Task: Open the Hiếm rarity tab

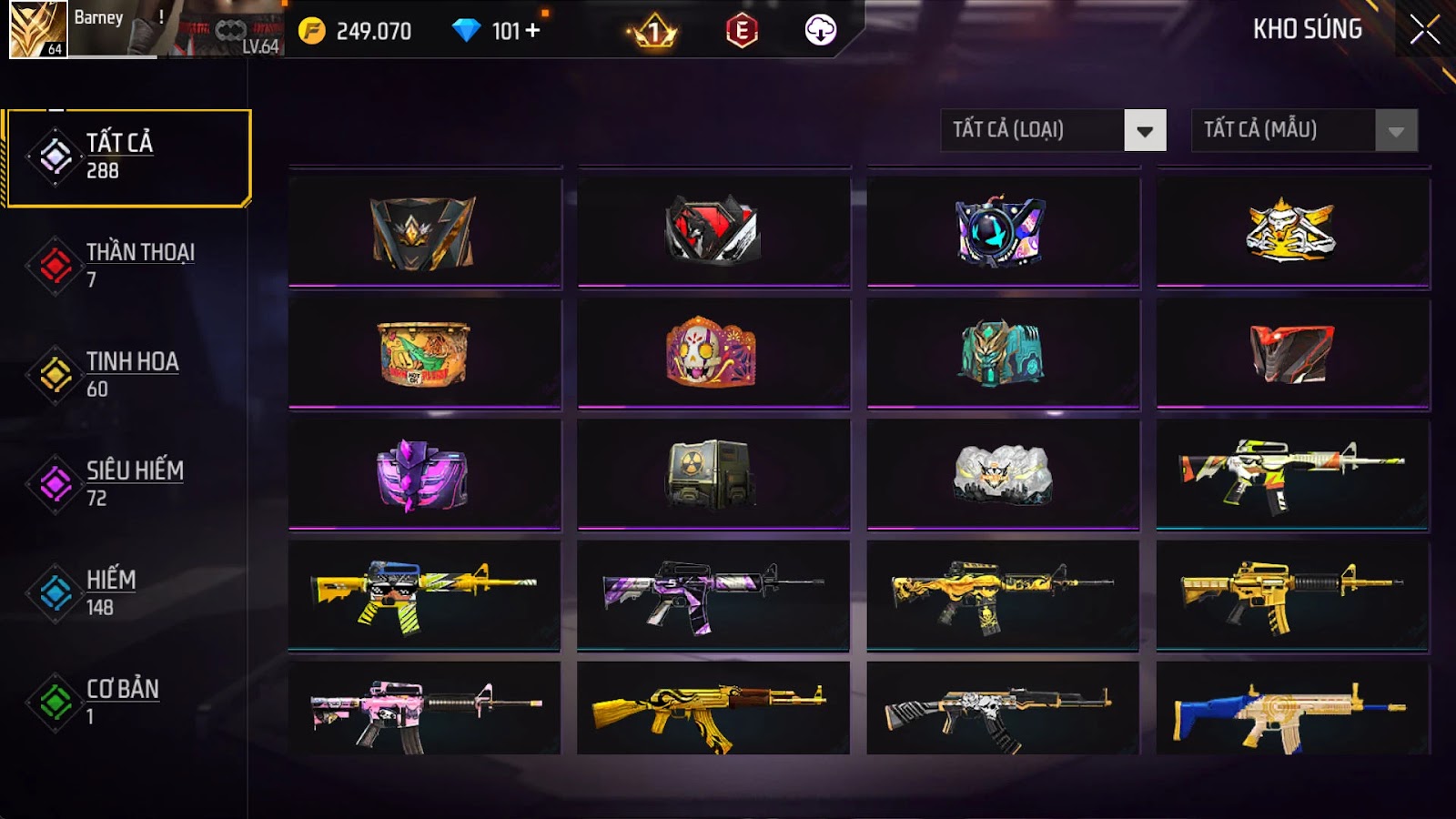Action: pos(127,592)
